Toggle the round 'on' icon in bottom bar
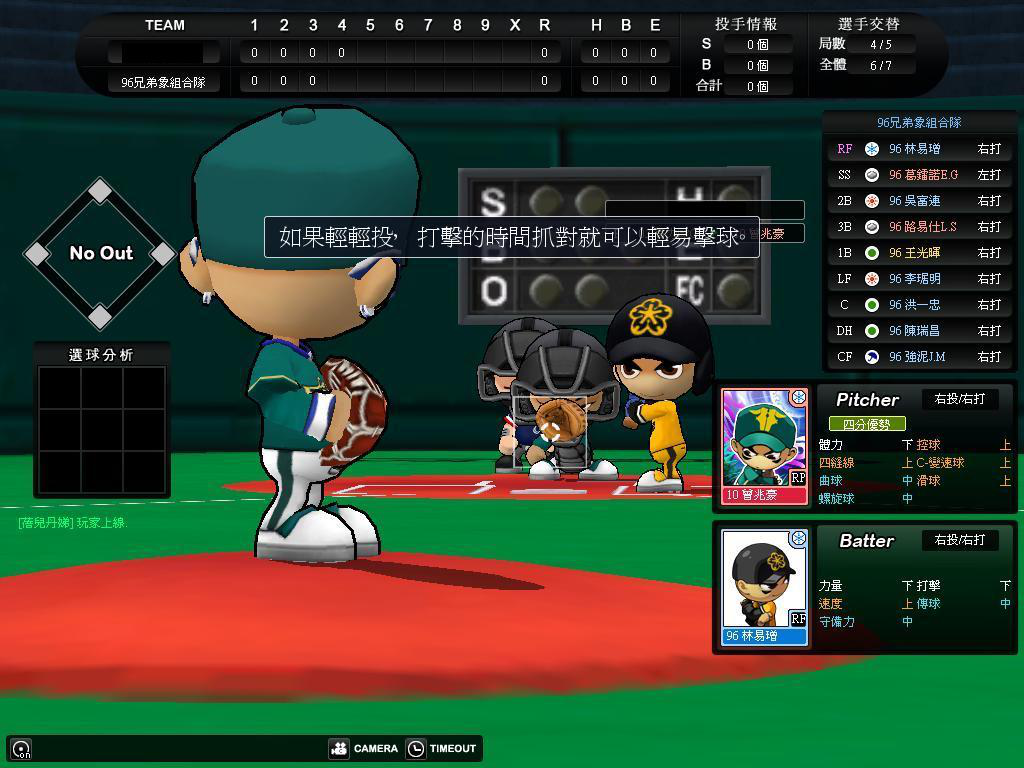This screenshot has height=768, width=1024. click(x=21, y=749)
